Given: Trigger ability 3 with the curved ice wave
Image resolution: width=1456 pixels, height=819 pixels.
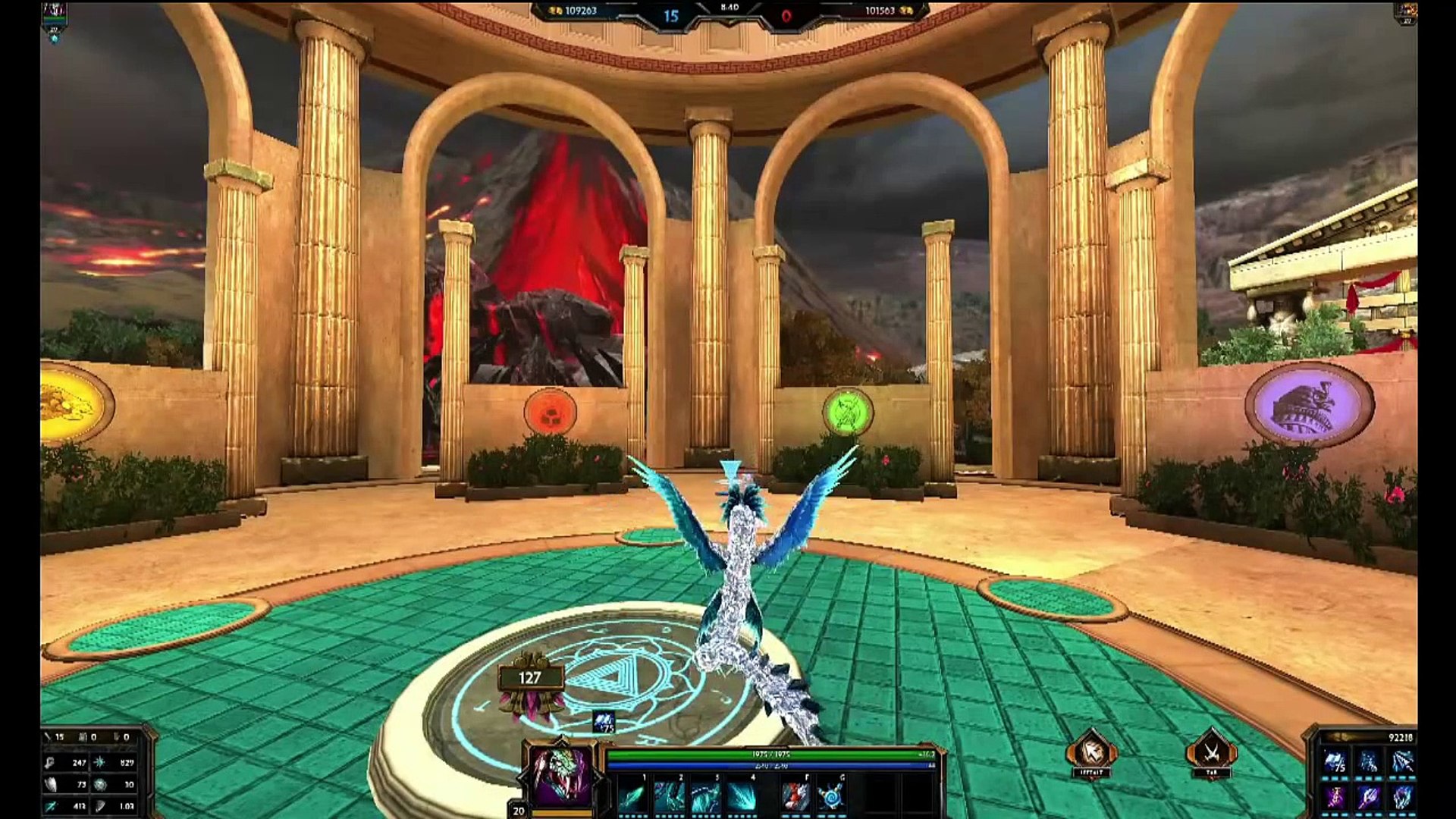Looking at the screenshot, I should (704, 798).
